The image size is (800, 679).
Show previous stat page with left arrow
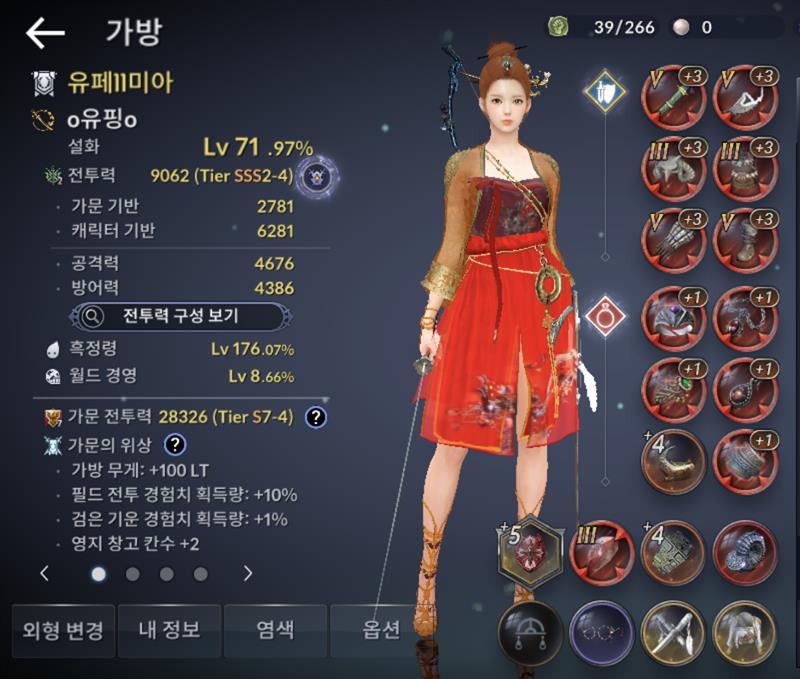[45, 574]
